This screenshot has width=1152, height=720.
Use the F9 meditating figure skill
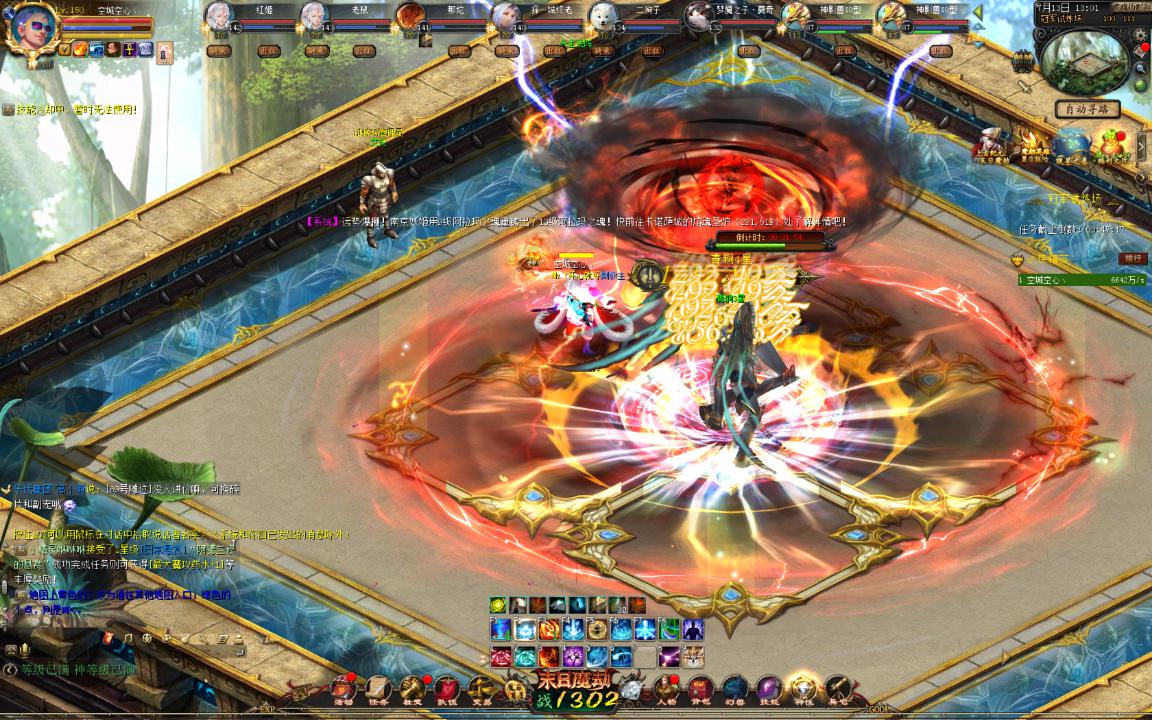[693, 630]
